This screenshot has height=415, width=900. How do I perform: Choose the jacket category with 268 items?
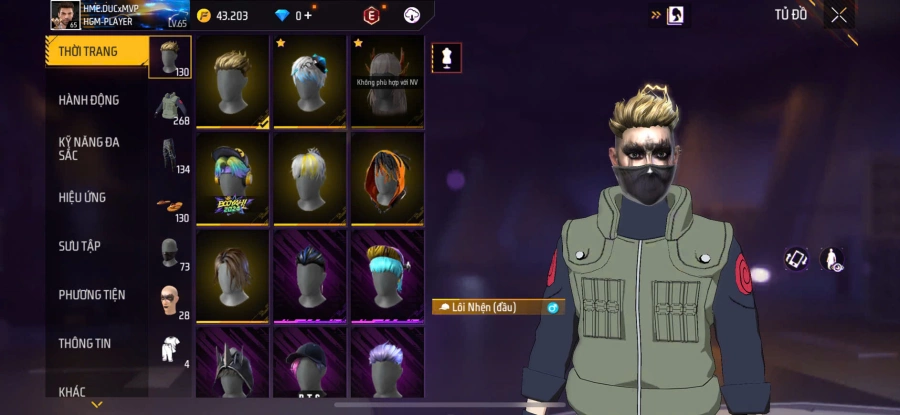(x=170, y=106)
